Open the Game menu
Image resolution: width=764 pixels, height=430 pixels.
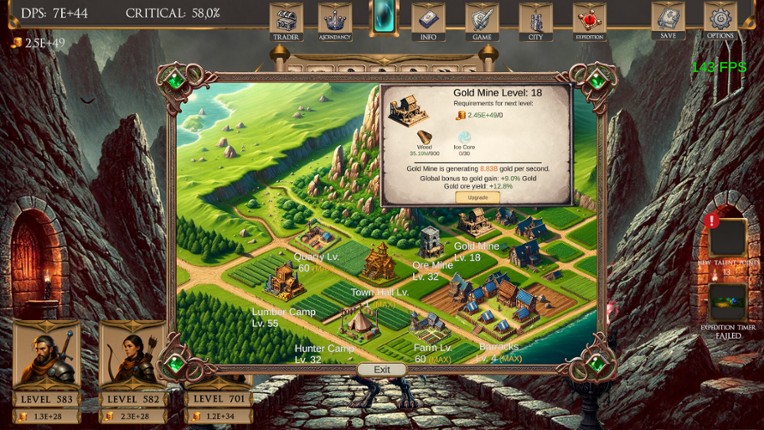pyautogui.click(x=481, y=20)
